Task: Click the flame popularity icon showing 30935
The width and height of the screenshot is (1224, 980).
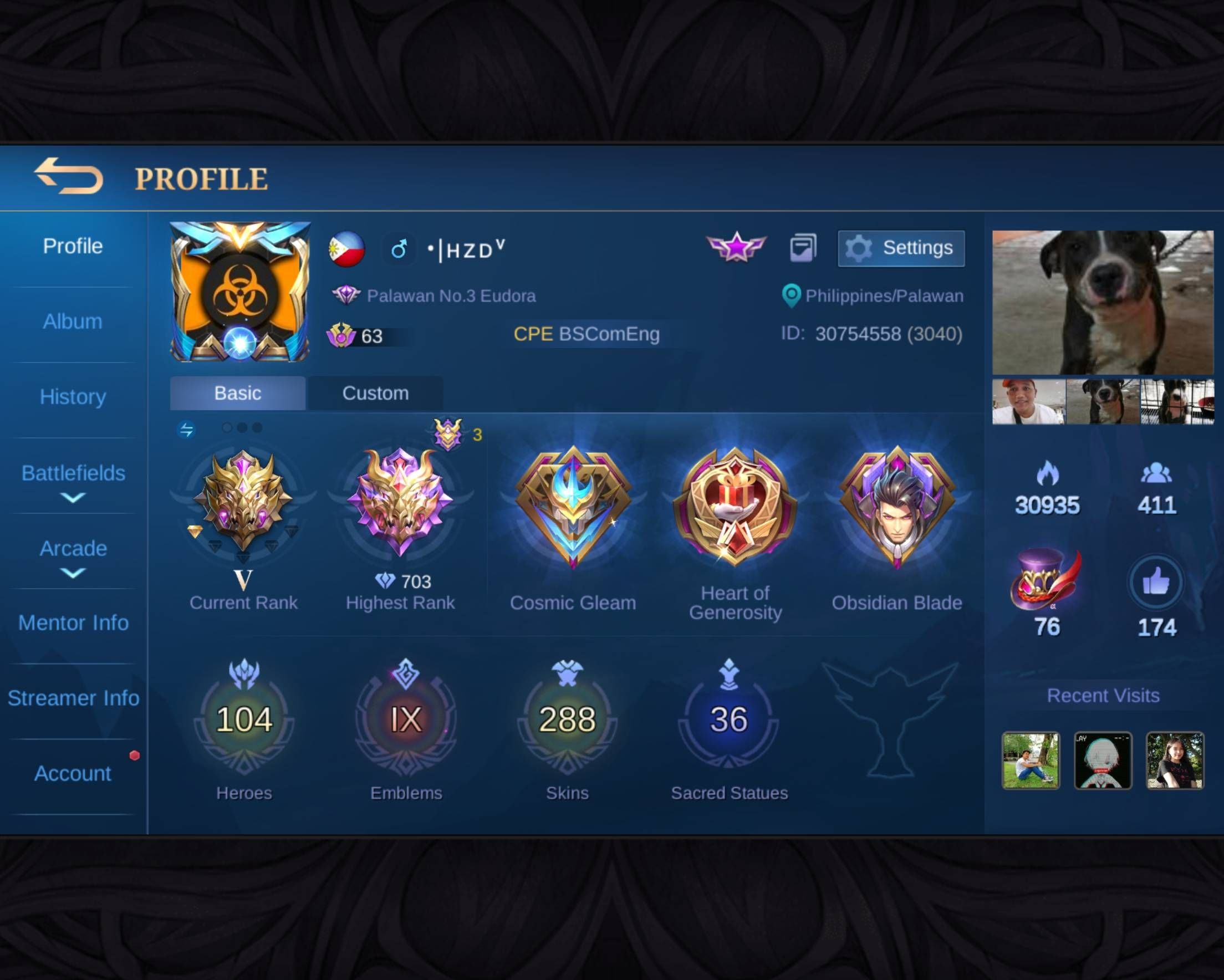Action: (1046, 476)
